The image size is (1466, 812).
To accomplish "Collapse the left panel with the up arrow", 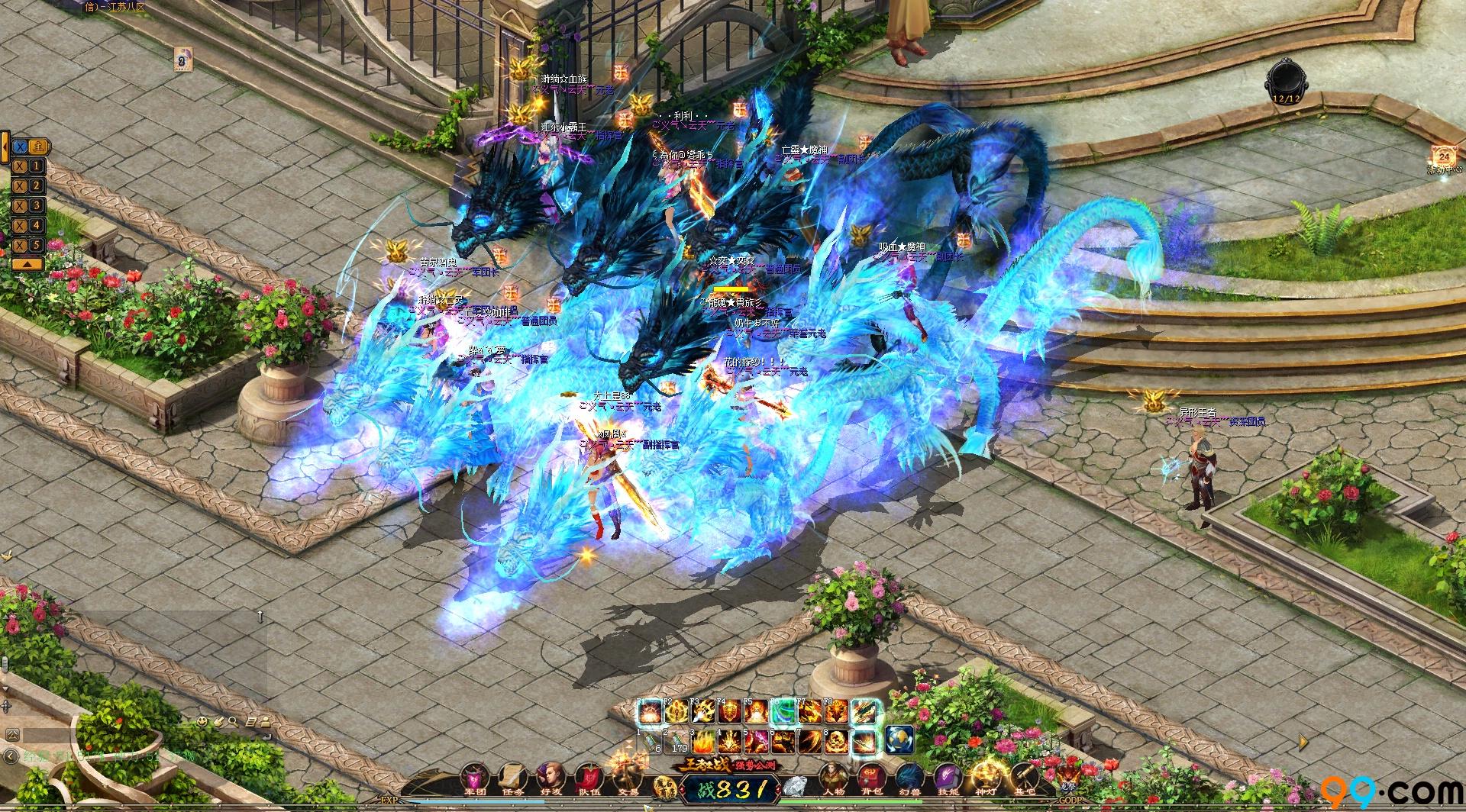I will [26, 263].
